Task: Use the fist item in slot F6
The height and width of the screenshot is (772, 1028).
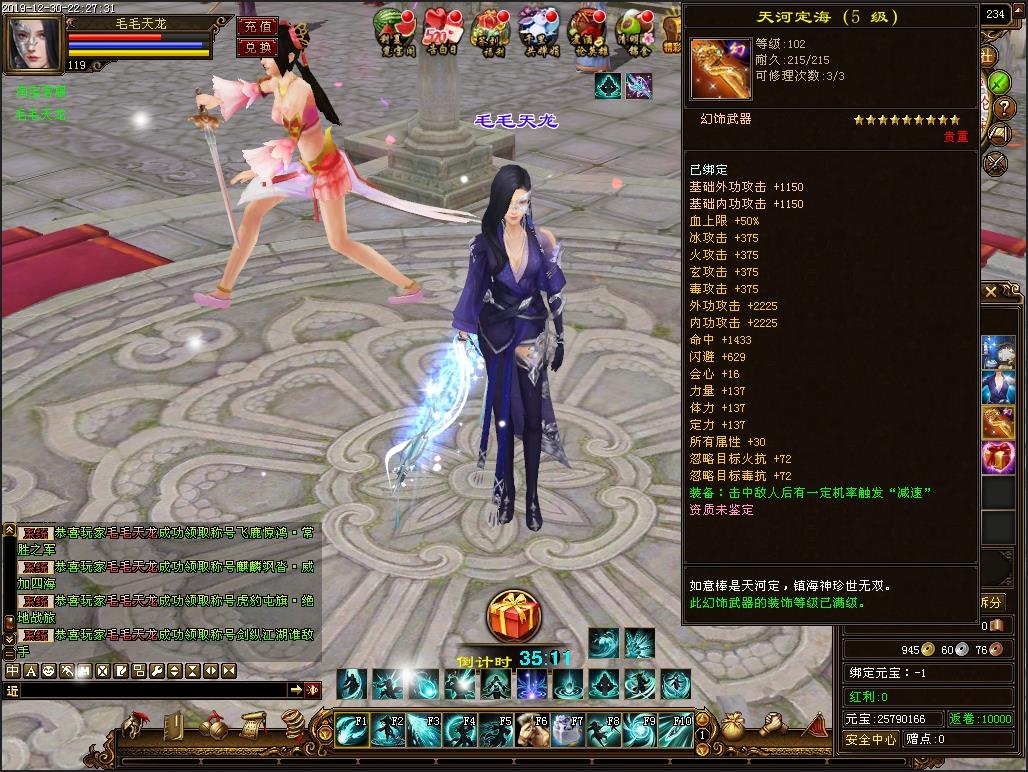Action: 533,729
